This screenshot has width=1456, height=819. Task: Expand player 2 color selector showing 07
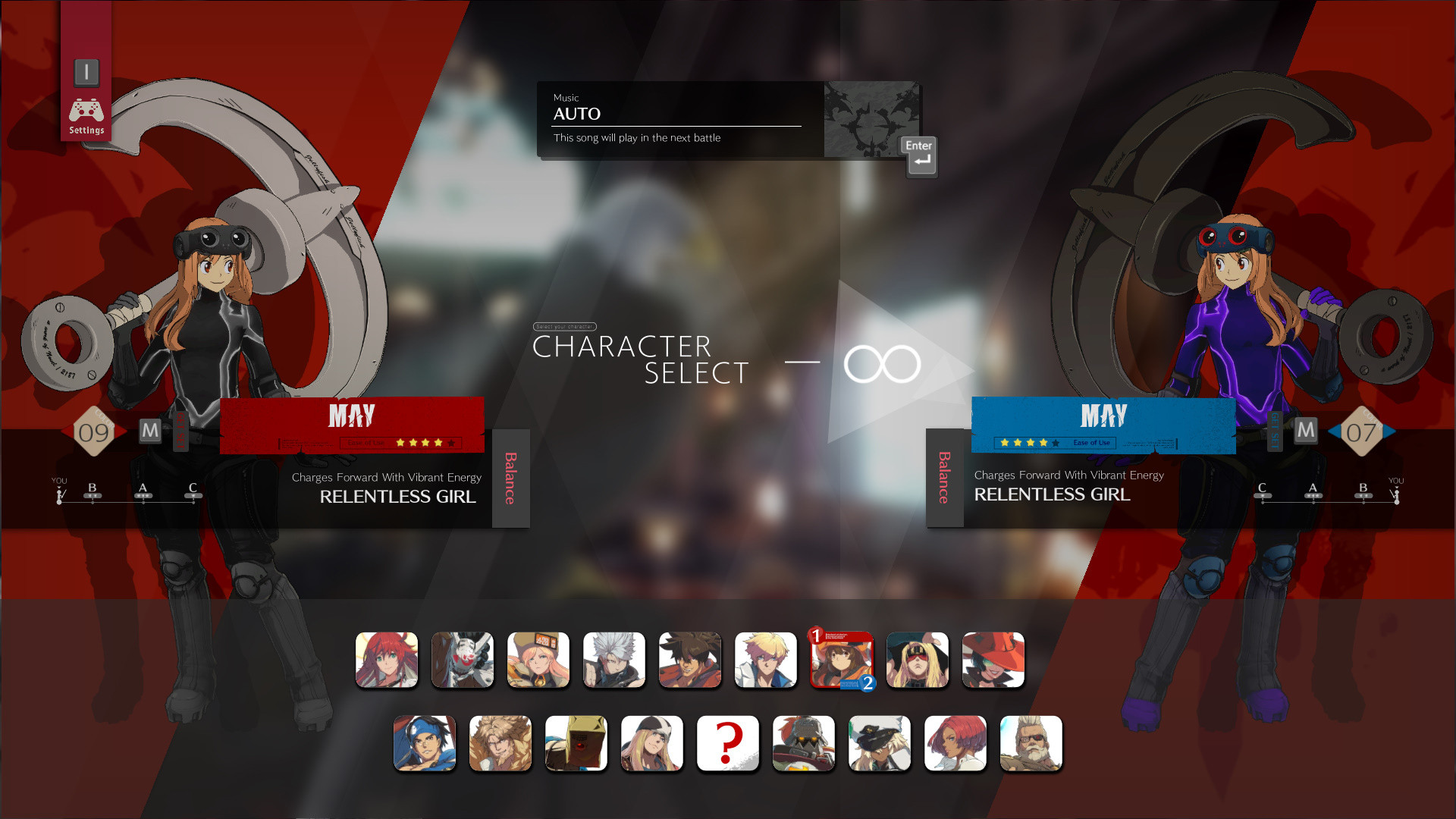pos(1363,431)
